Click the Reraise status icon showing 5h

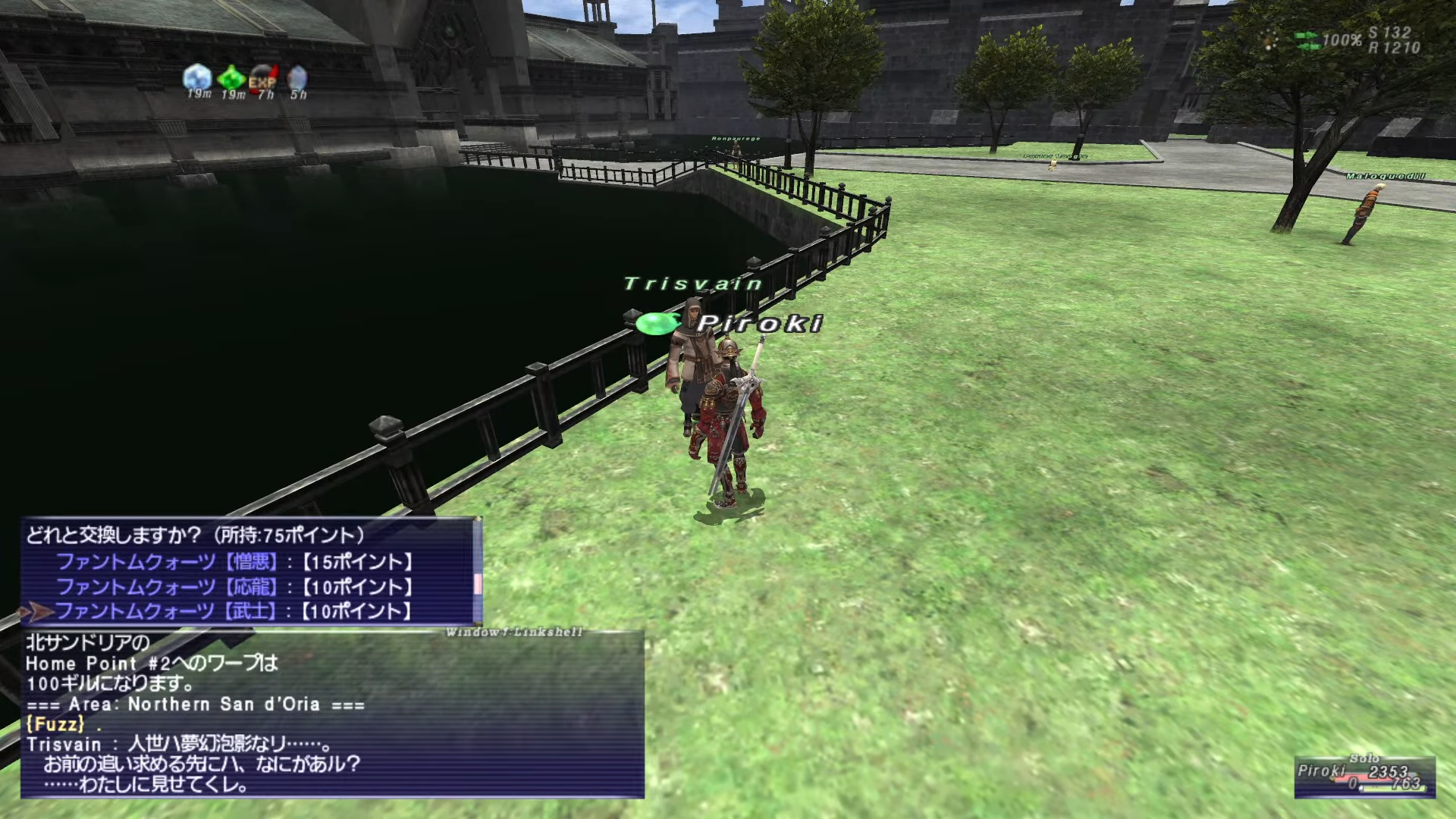click(297, 76)
